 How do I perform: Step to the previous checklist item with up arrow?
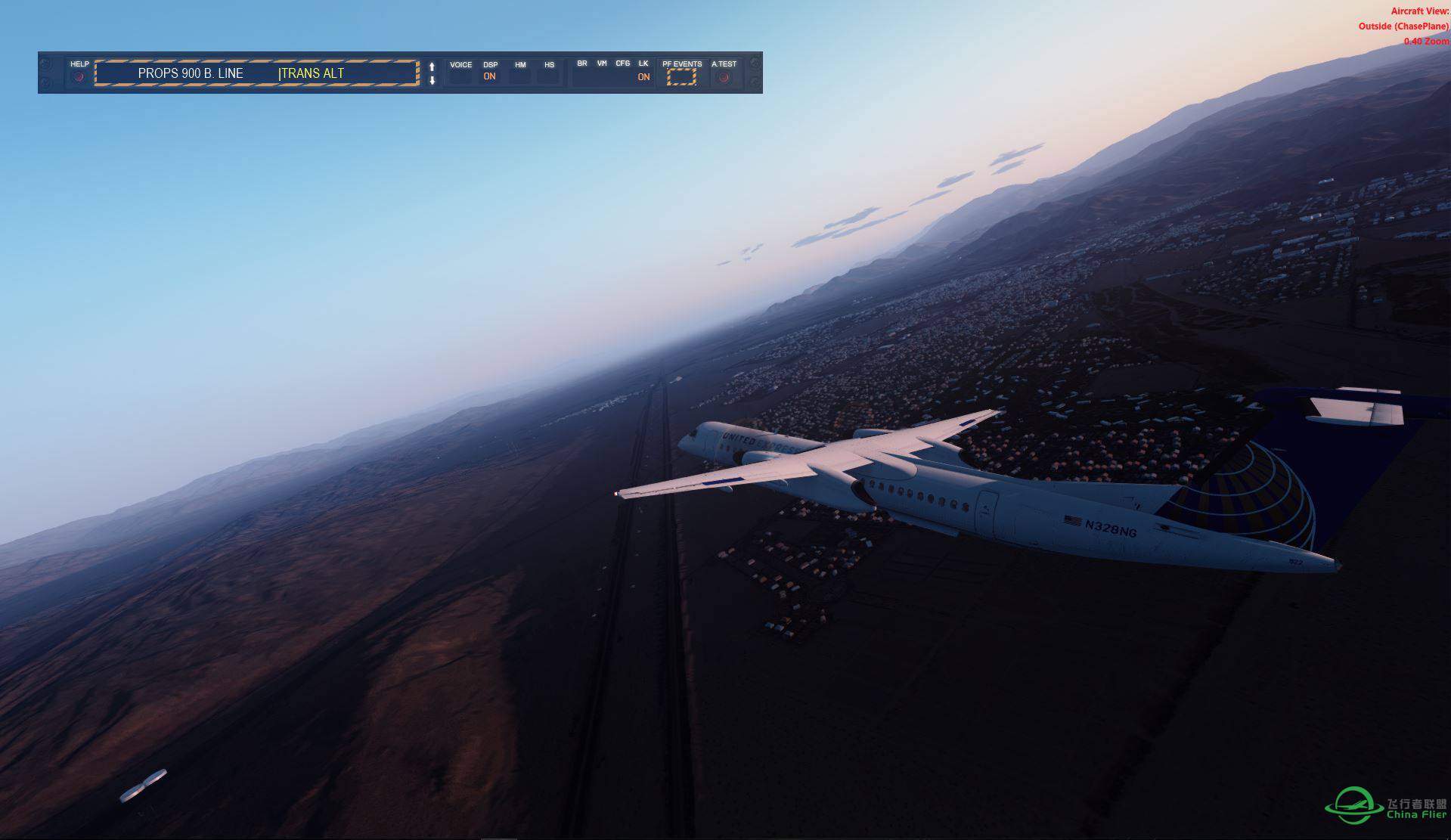[432, 67]
